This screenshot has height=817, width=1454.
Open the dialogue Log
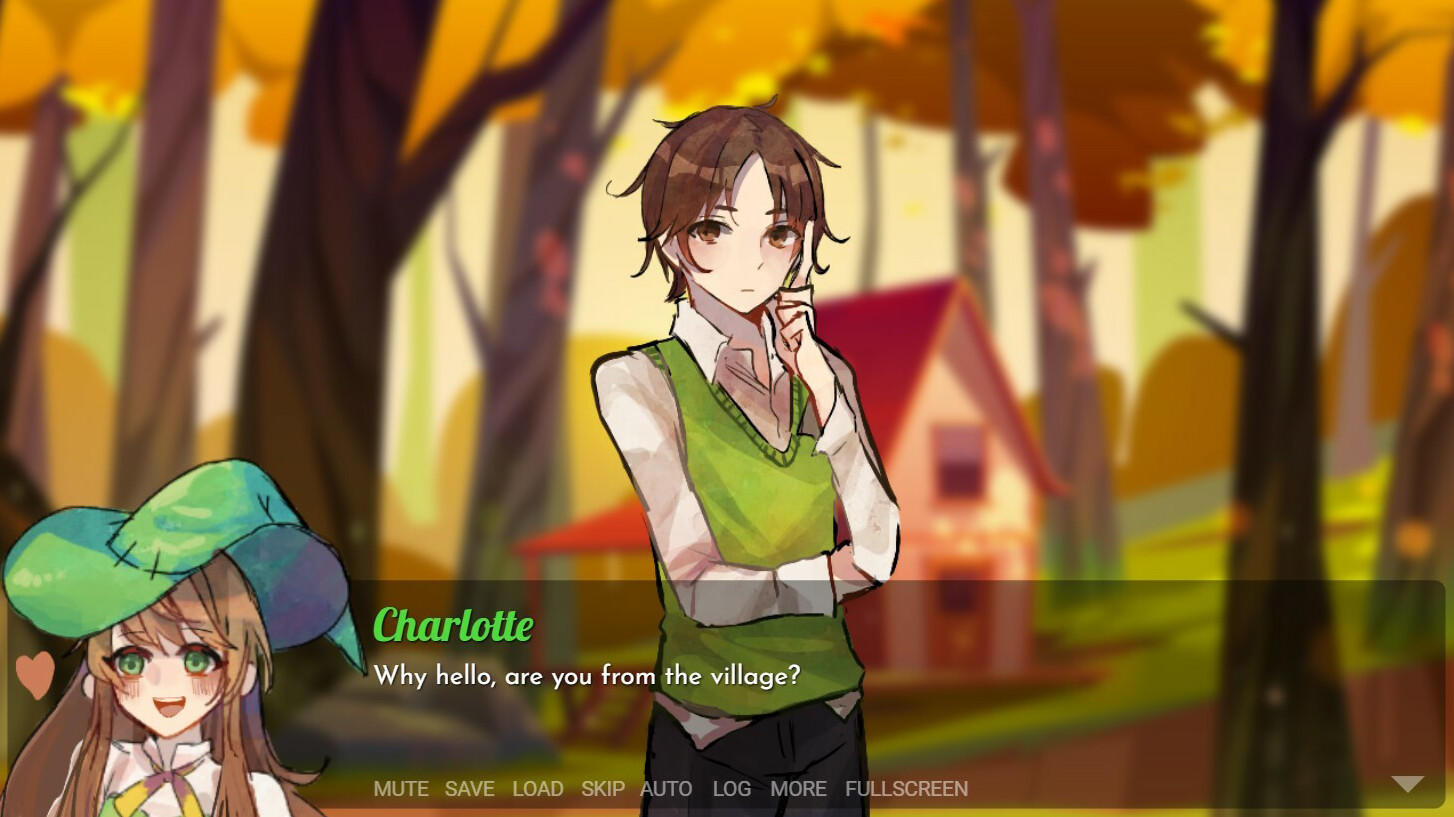(731, 789)
